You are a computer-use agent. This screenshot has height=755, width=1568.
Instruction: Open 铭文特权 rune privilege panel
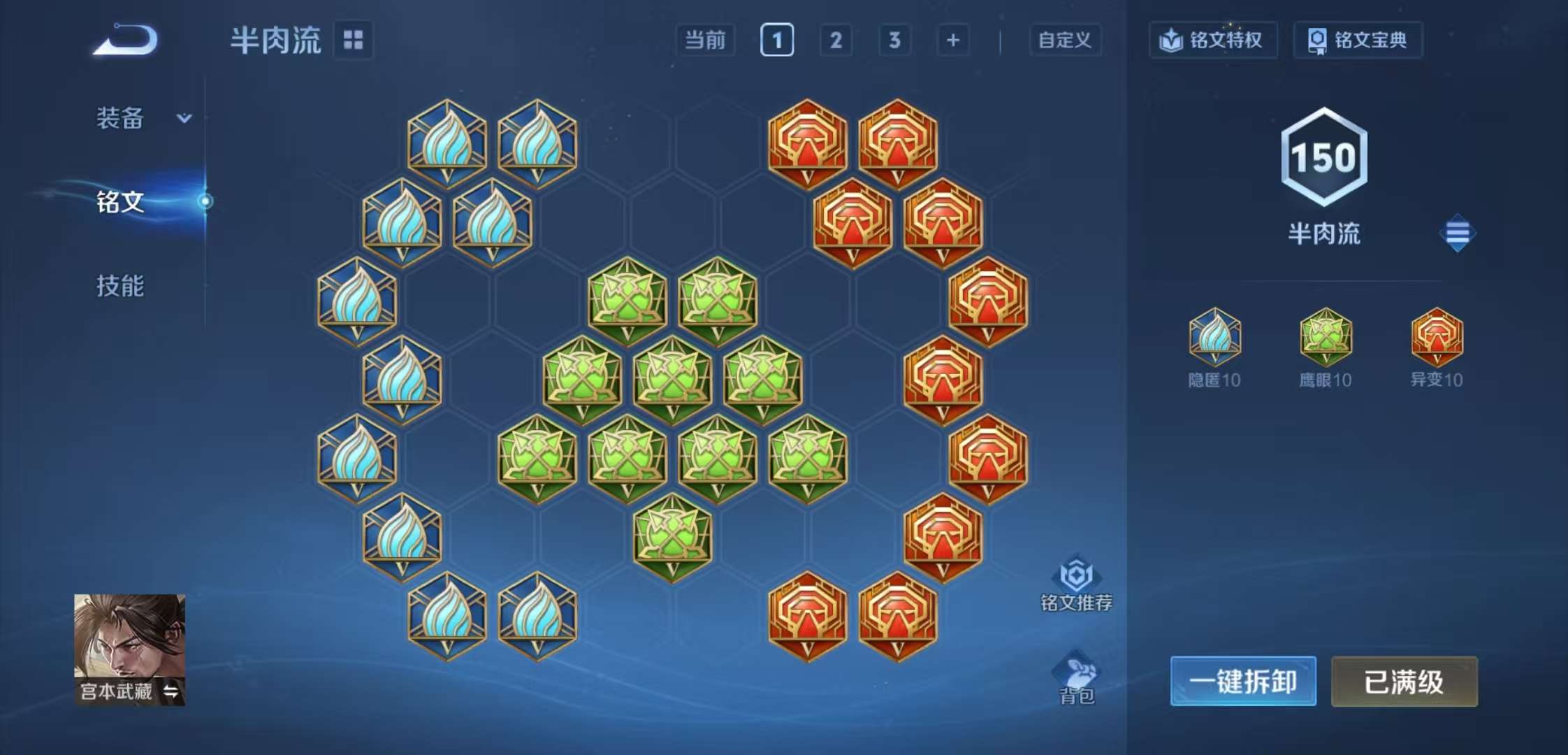[x=1212, y=40]
